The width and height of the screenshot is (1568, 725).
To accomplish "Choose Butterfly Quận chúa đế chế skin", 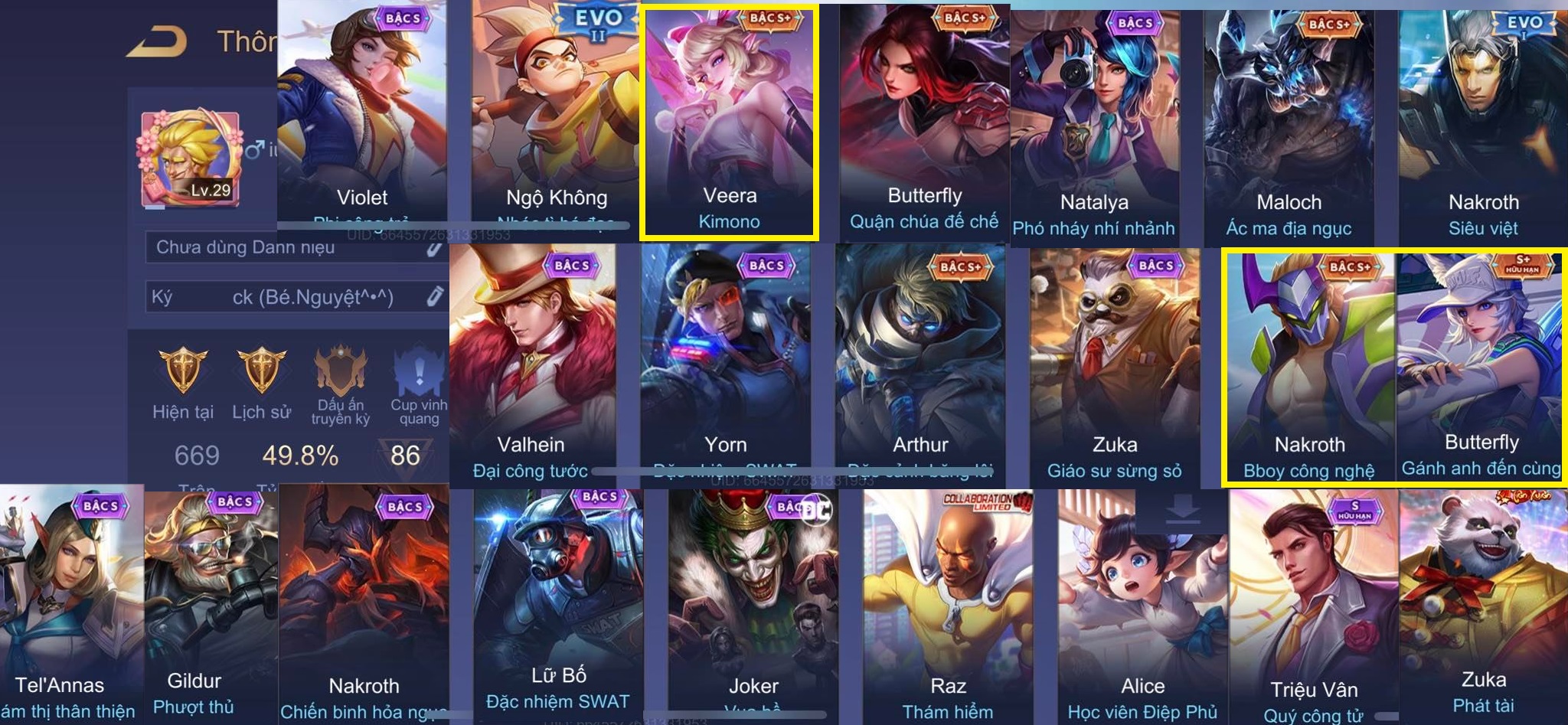I will [x=924, y=122].
